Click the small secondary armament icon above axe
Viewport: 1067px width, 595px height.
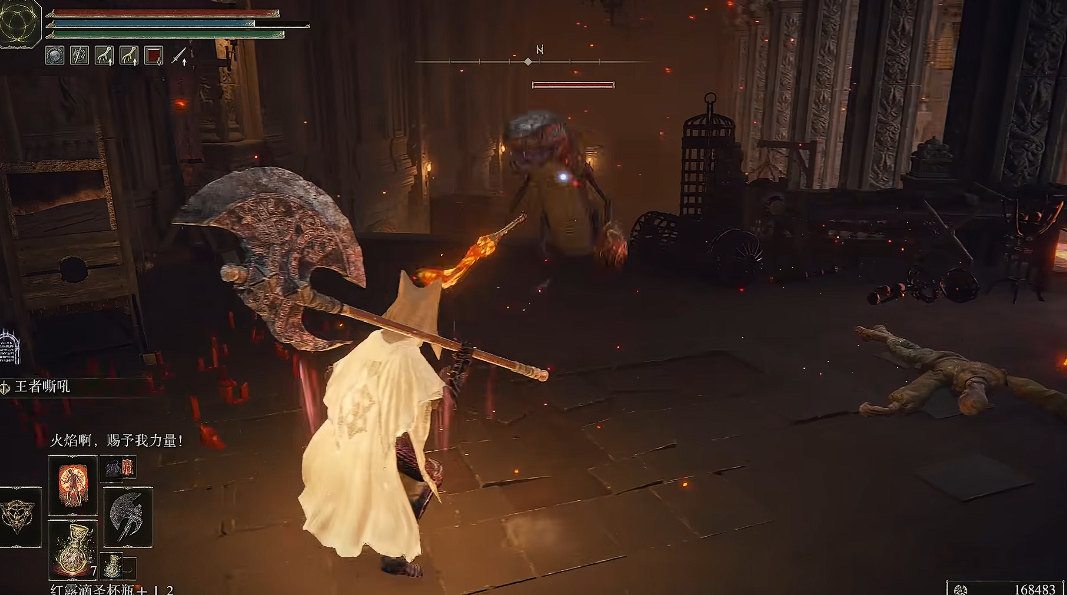point(118,468)
